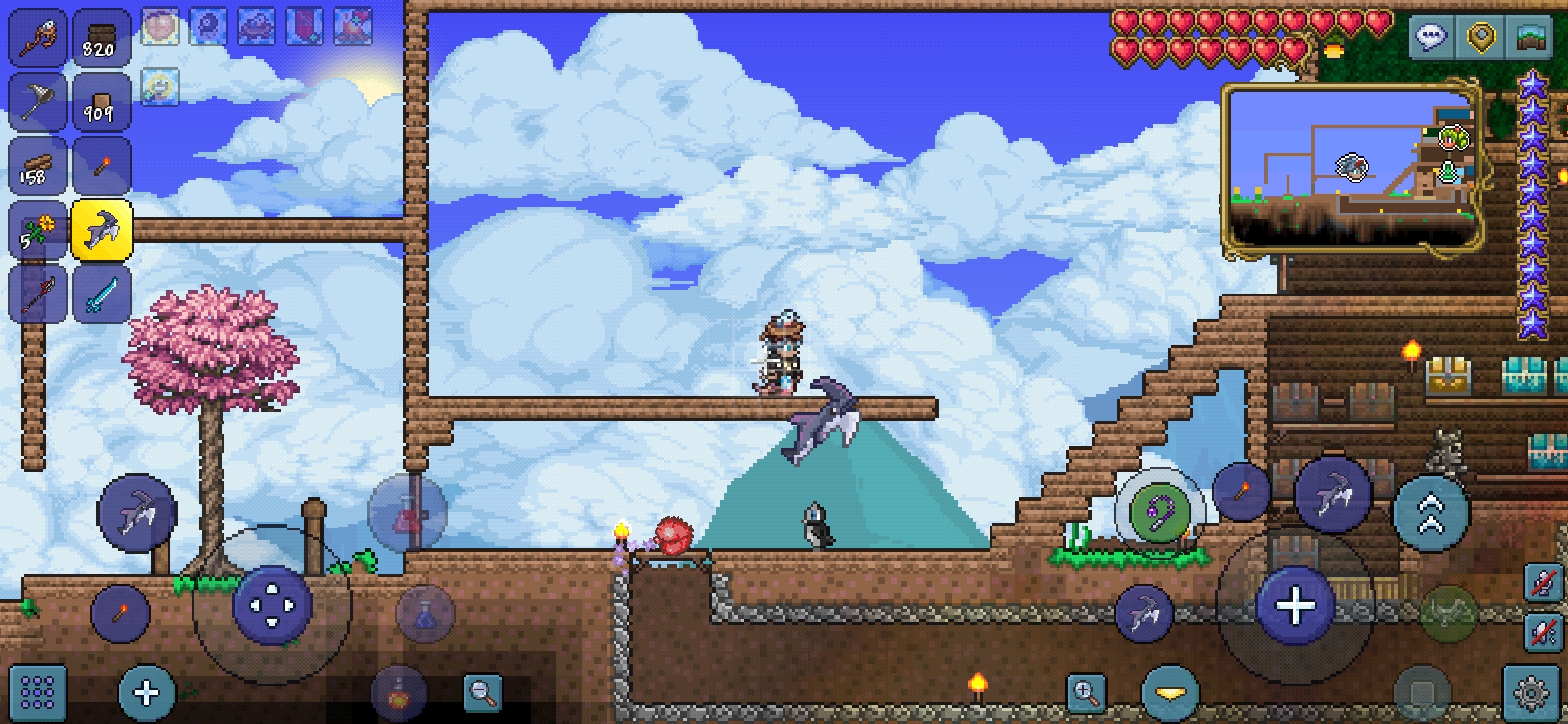Image resolution: width=1568 pixels, height=724 pixels.
Task: Select the fishing rod hotbar slot
Action: pyautogui.click(x=38, y=38)
